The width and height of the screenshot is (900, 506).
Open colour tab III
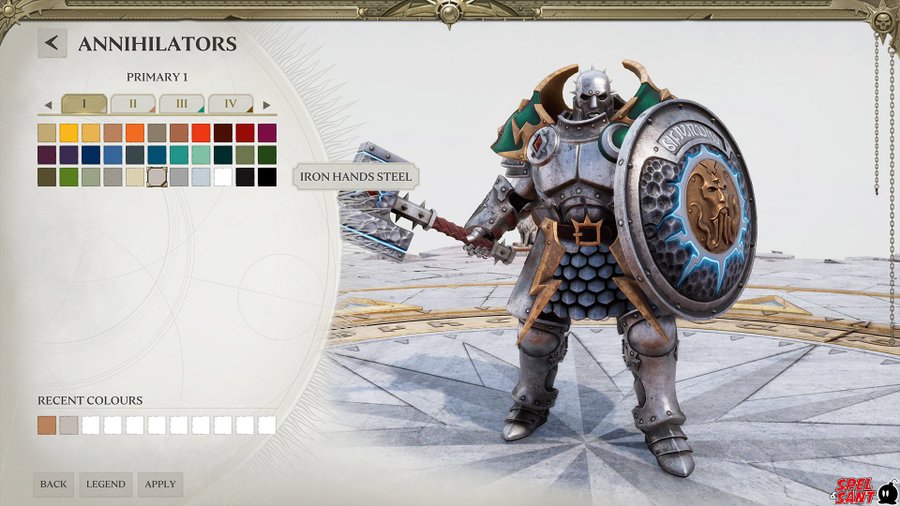tap(181, 104)
